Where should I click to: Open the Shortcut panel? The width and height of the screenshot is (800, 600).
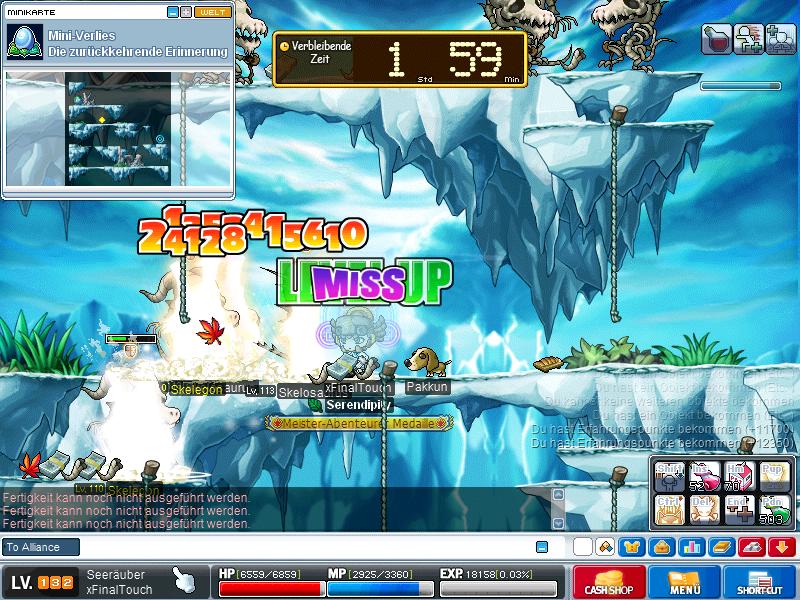760,582
